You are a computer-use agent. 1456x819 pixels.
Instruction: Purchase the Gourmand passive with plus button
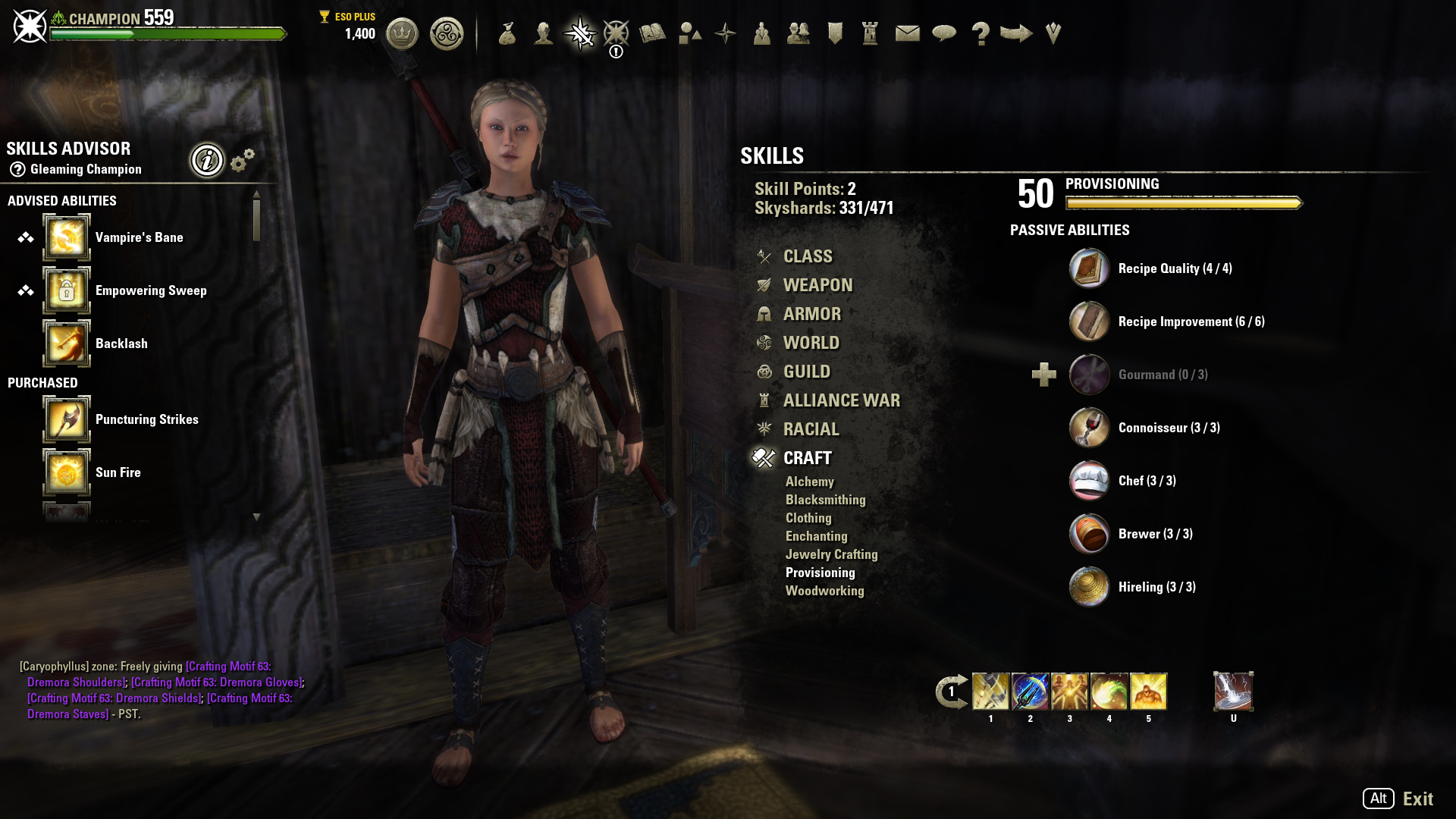point(1044,375)
